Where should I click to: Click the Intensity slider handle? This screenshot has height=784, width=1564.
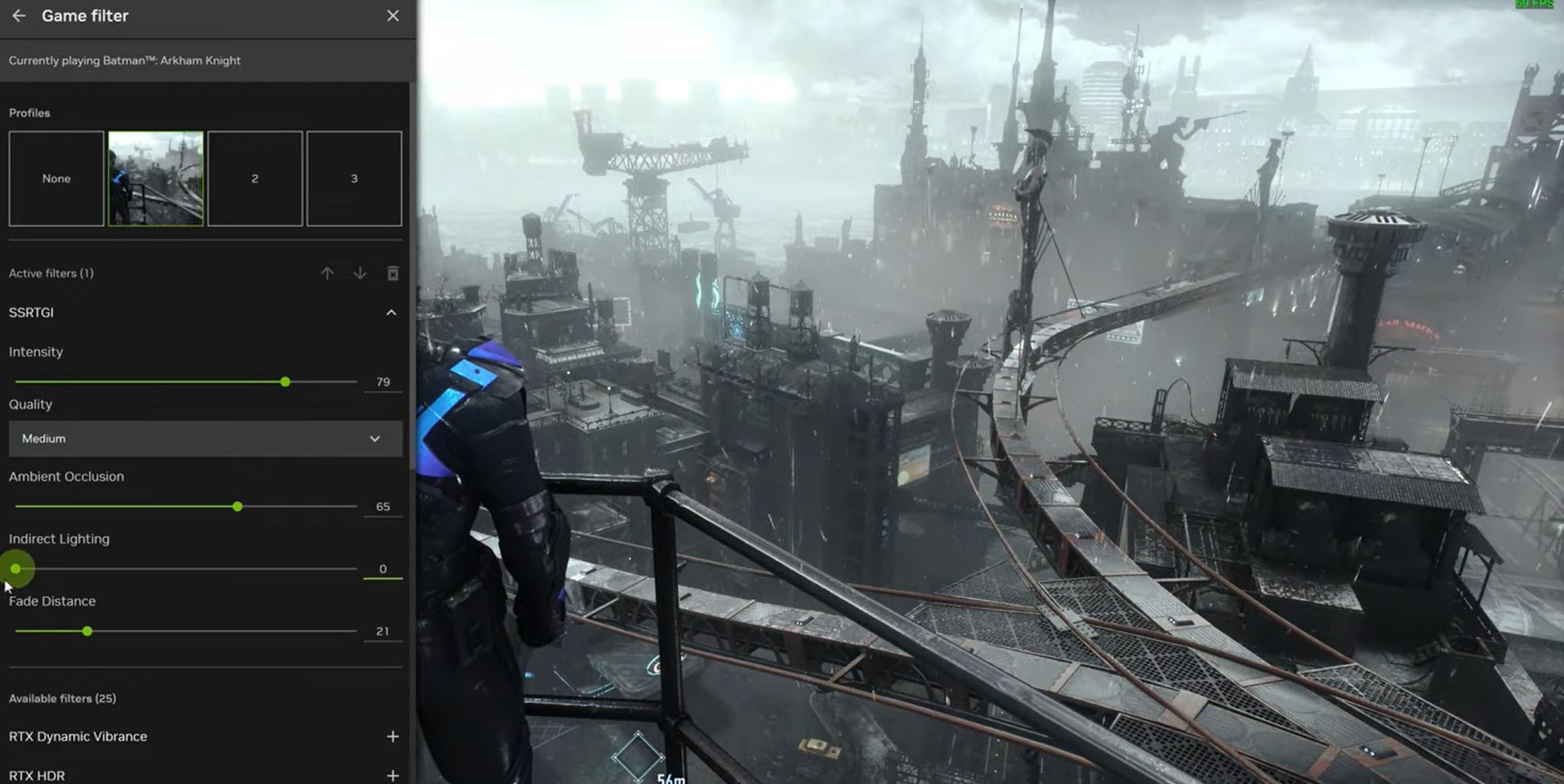(286, 382)
